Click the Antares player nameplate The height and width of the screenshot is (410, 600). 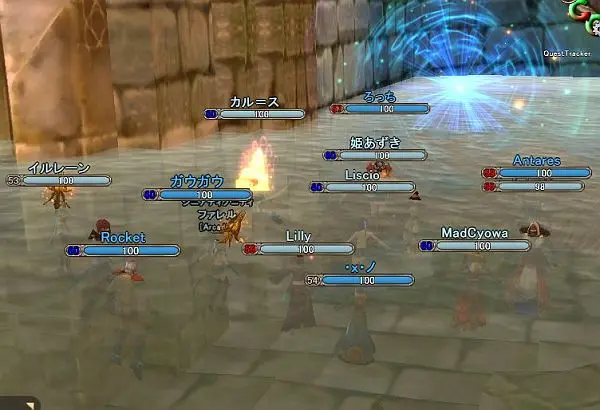536,160
